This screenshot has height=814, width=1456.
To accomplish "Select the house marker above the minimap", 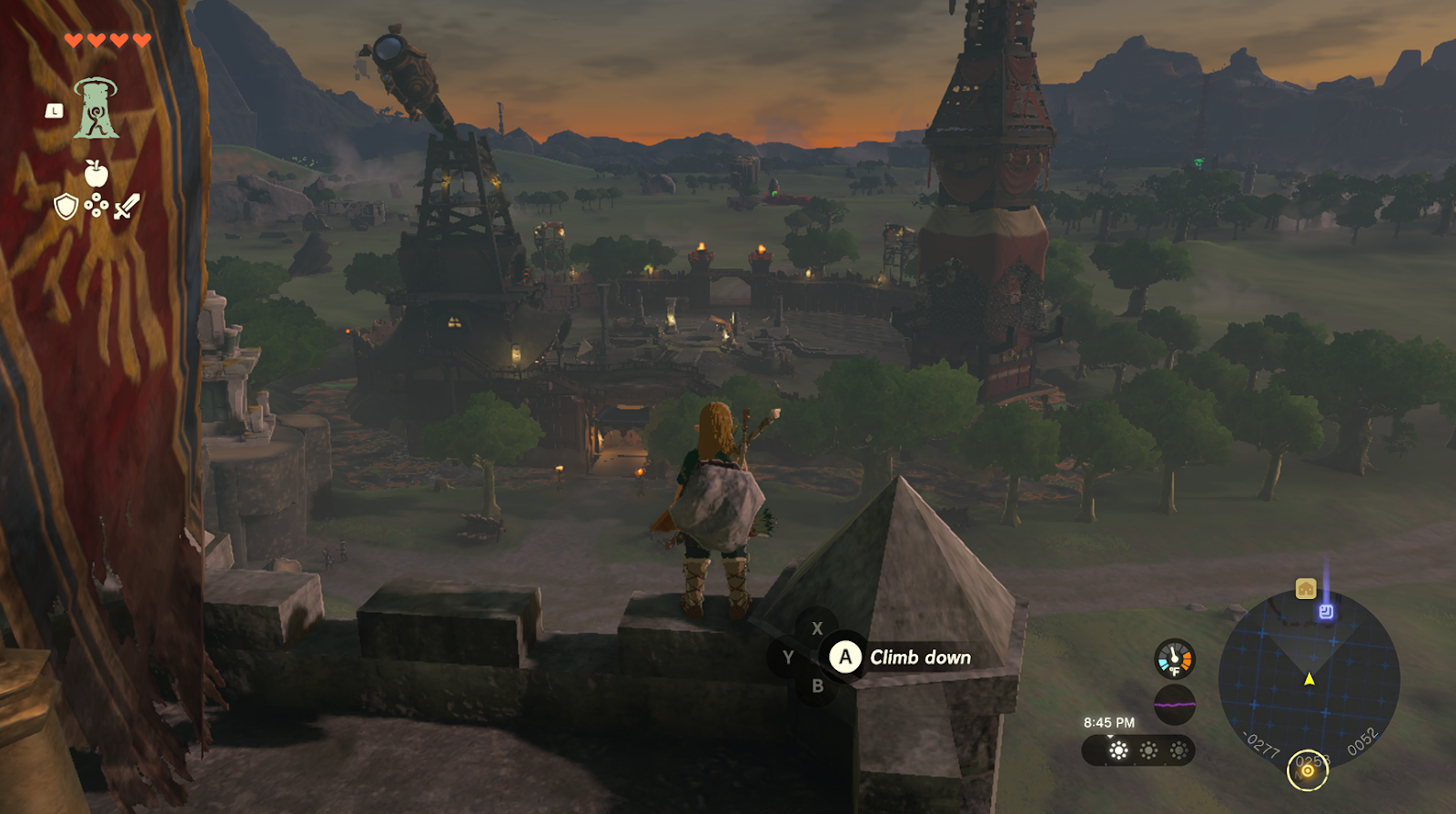I will 1306,589.
